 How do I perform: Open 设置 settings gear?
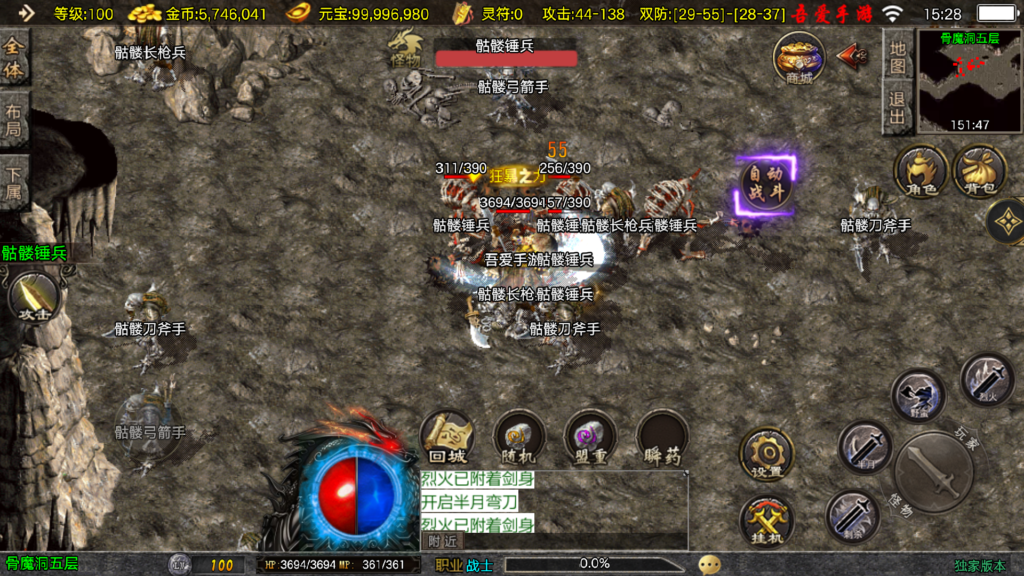point(767,455)
